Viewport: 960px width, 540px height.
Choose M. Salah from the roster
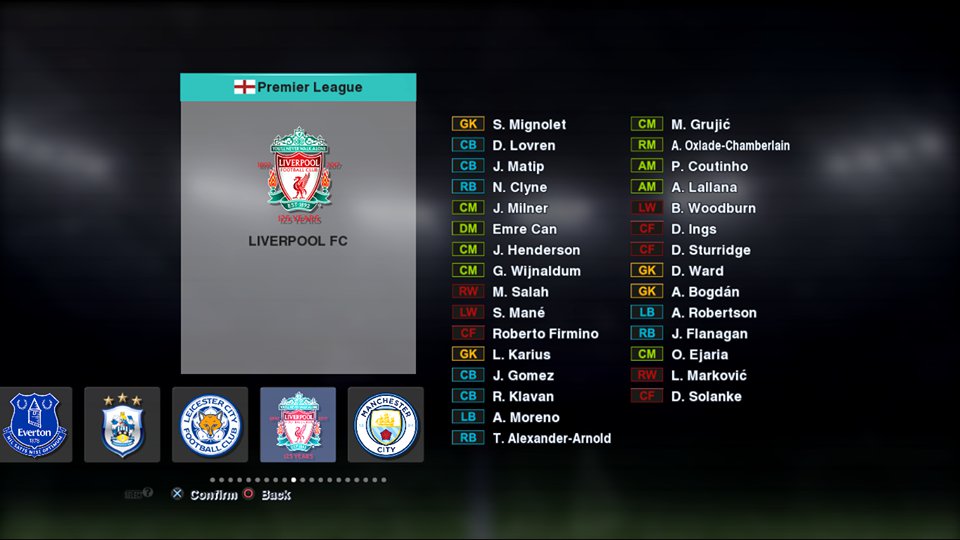(x=520, y=292)
